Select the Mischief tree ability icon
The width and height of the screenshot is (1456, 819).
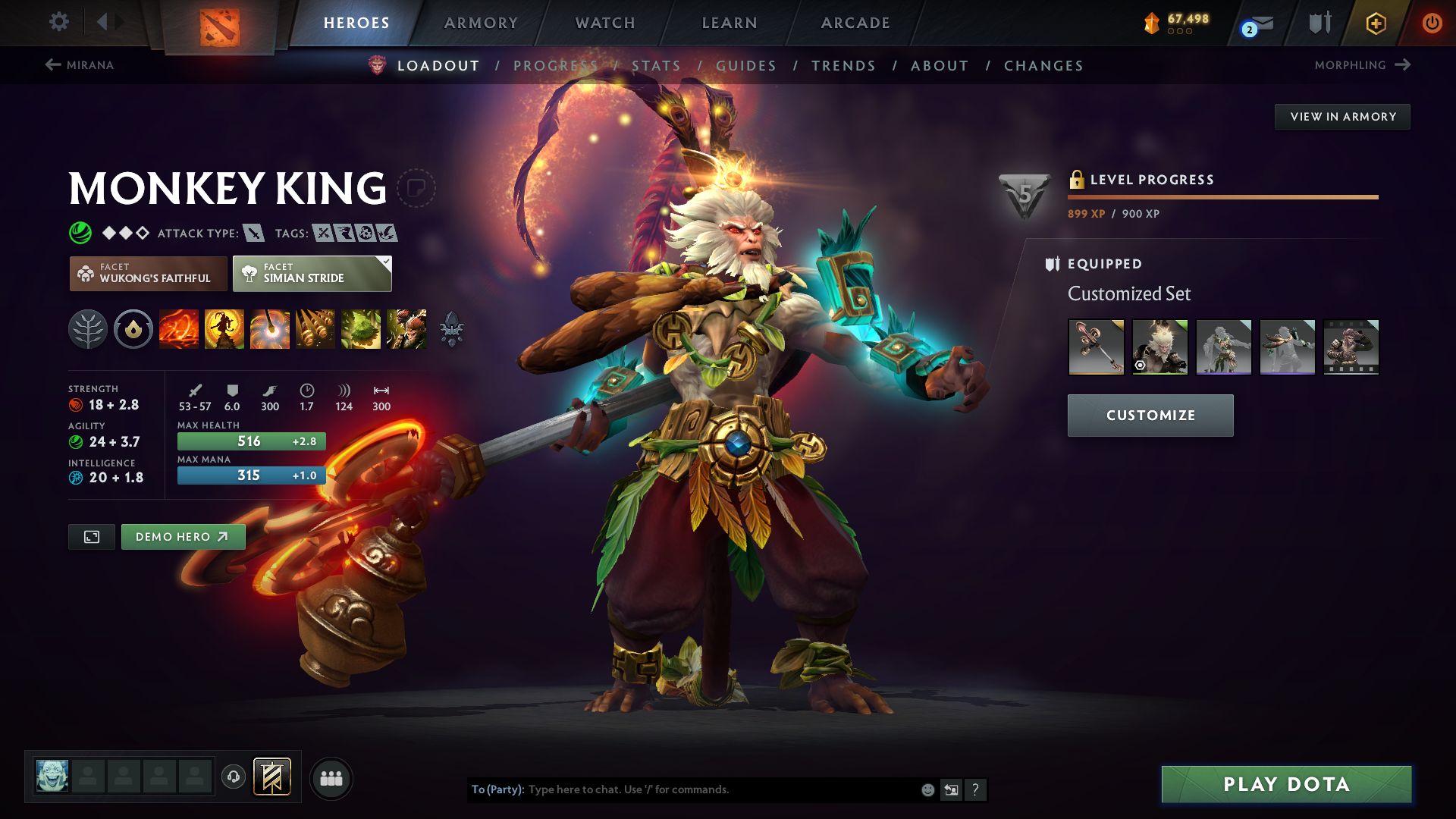pyautogui.click(x=361, y=328)
